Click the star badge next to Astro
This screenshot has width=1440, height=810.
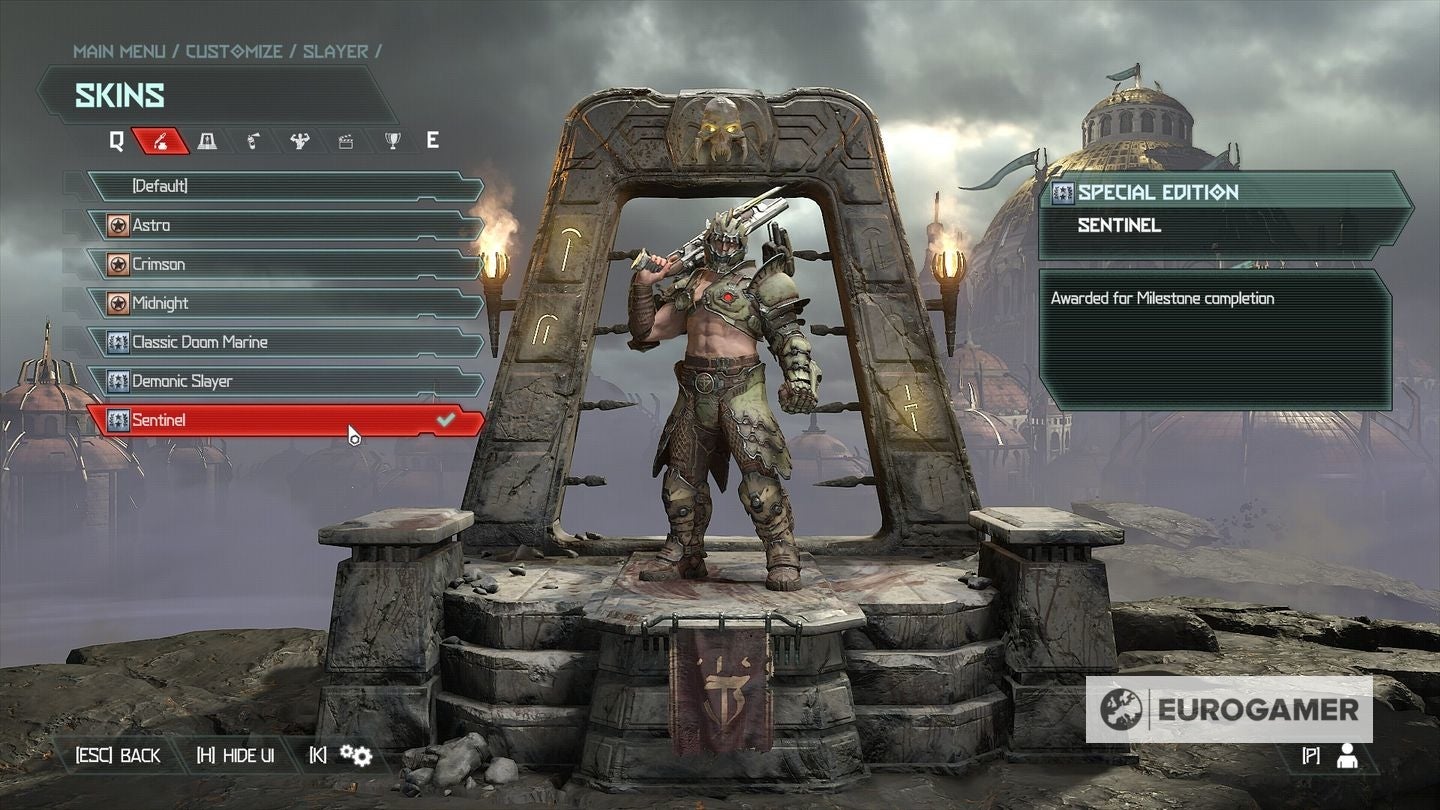coord(117,225)
